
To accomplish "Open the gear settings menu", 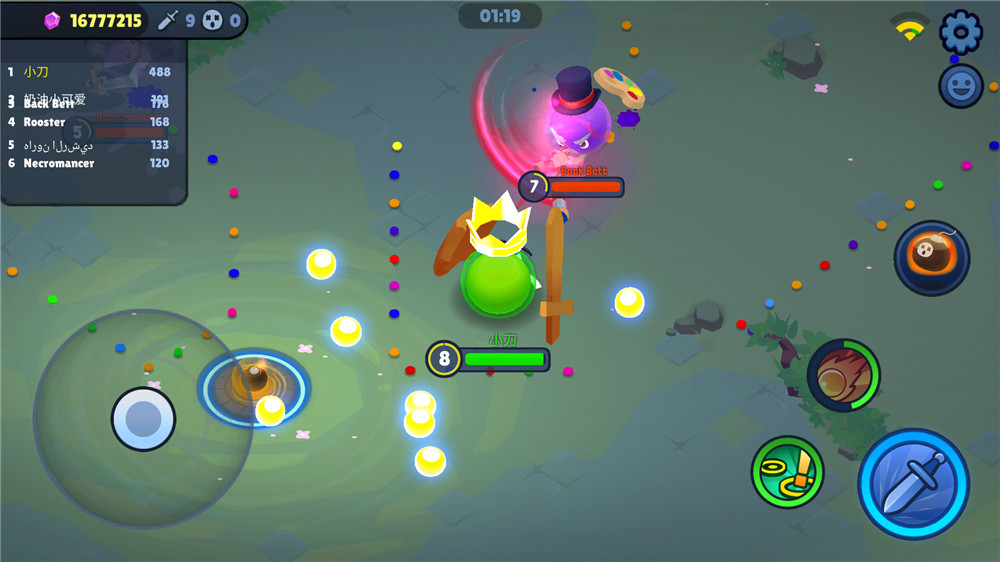I will tap(961, 32).
